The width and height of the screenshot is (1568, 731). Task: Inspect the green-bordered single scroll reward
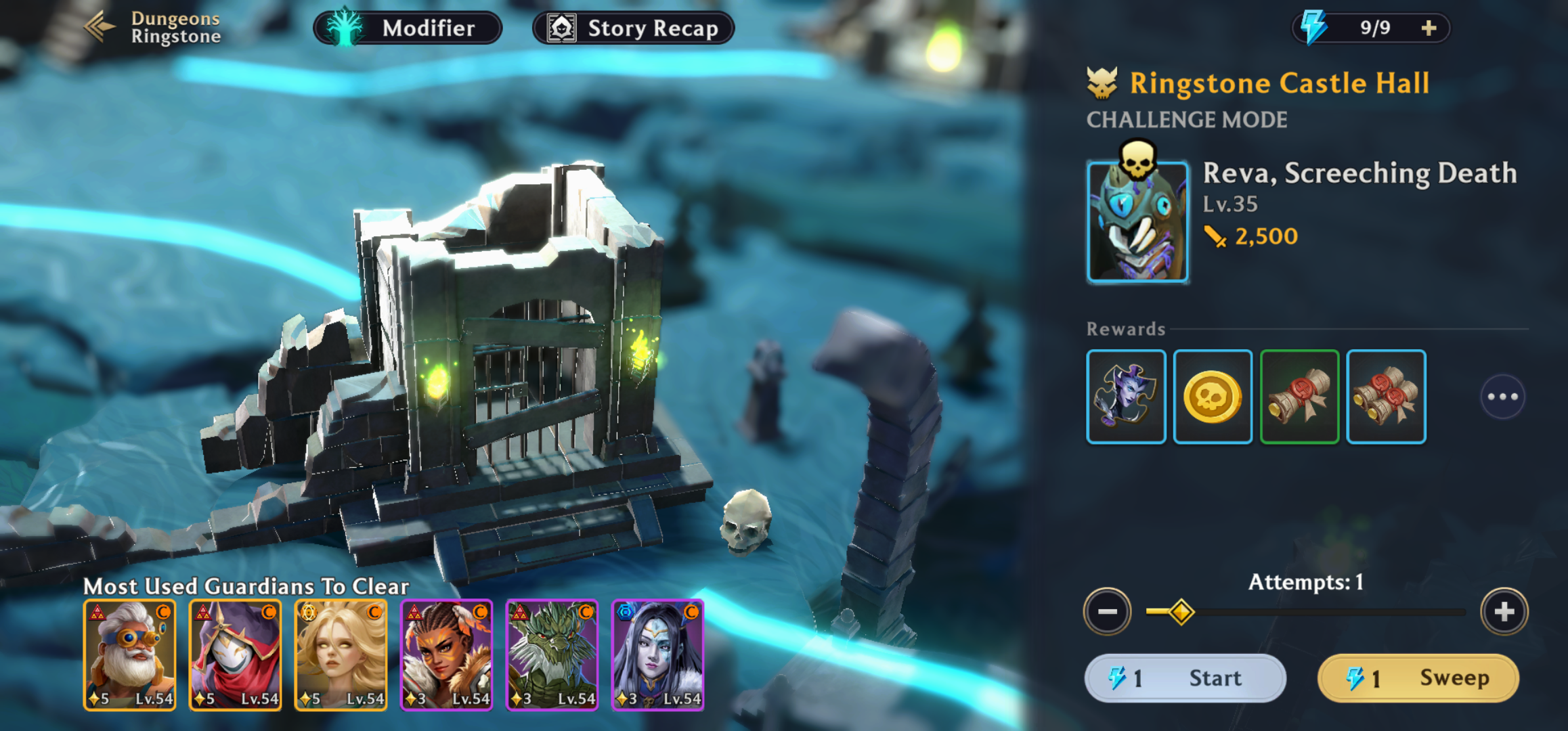pos(1299,397)
